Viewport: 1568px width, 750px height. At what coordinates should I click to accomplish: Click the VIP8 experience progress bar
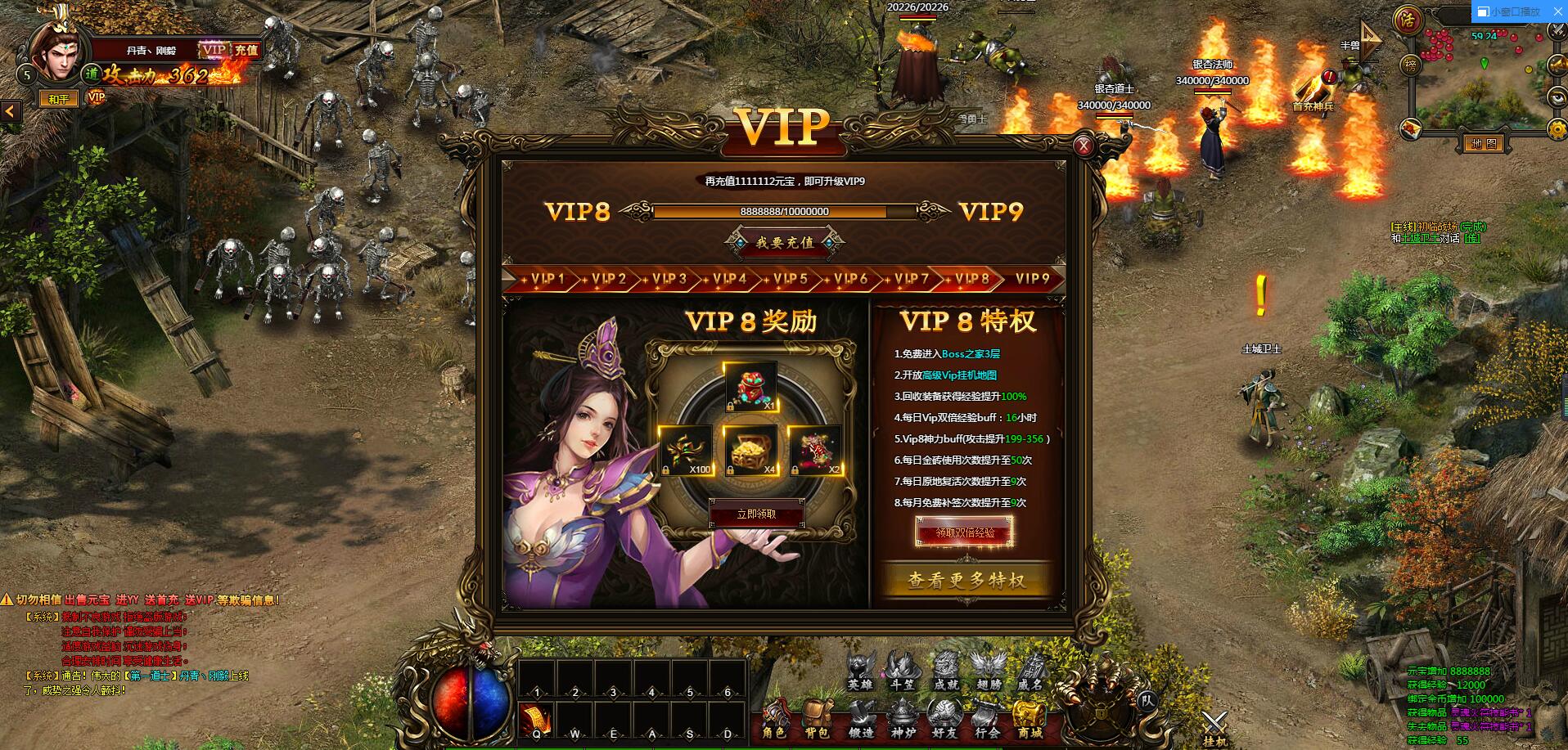[786, 211]
